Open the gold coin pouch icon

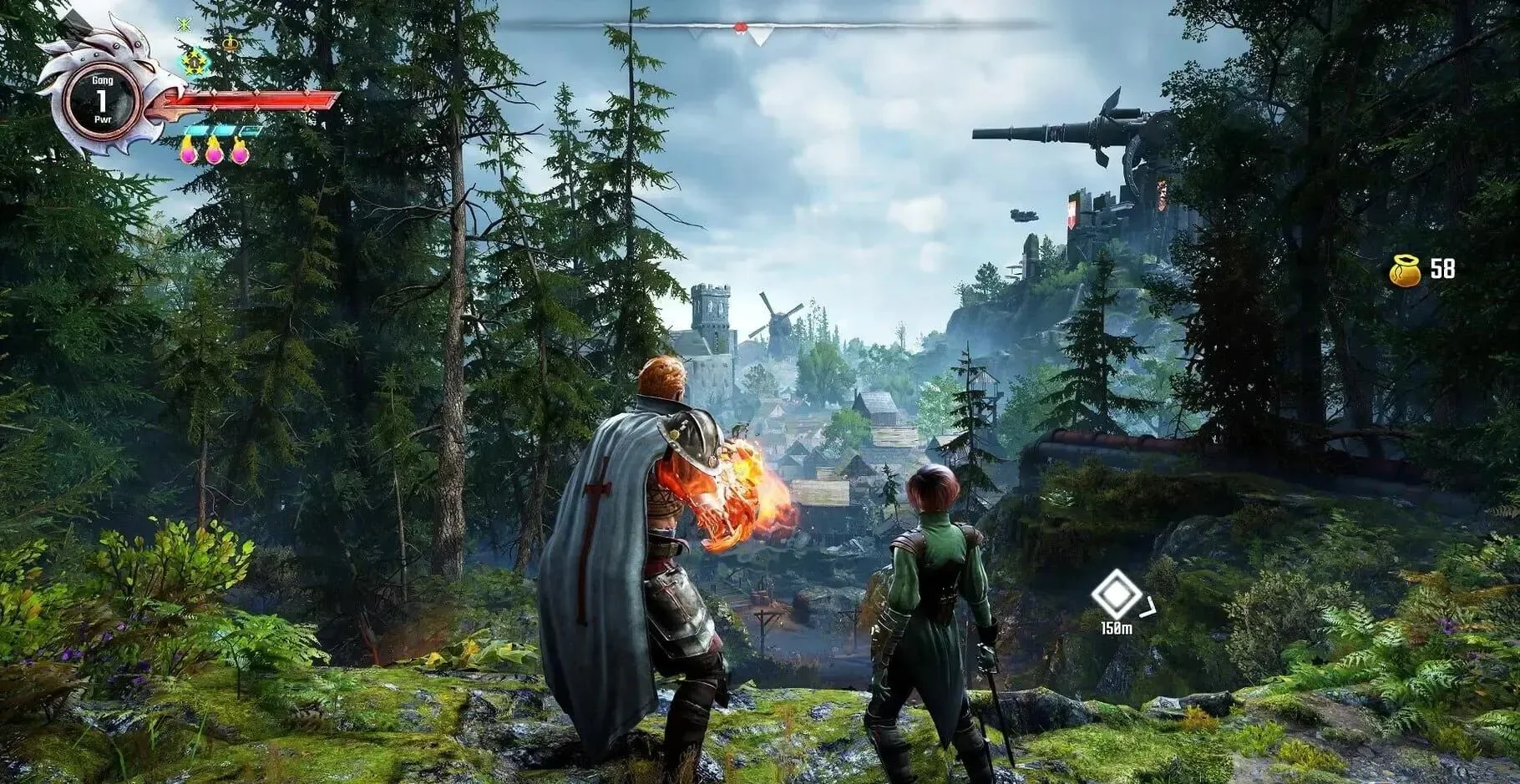(1406, 271)
